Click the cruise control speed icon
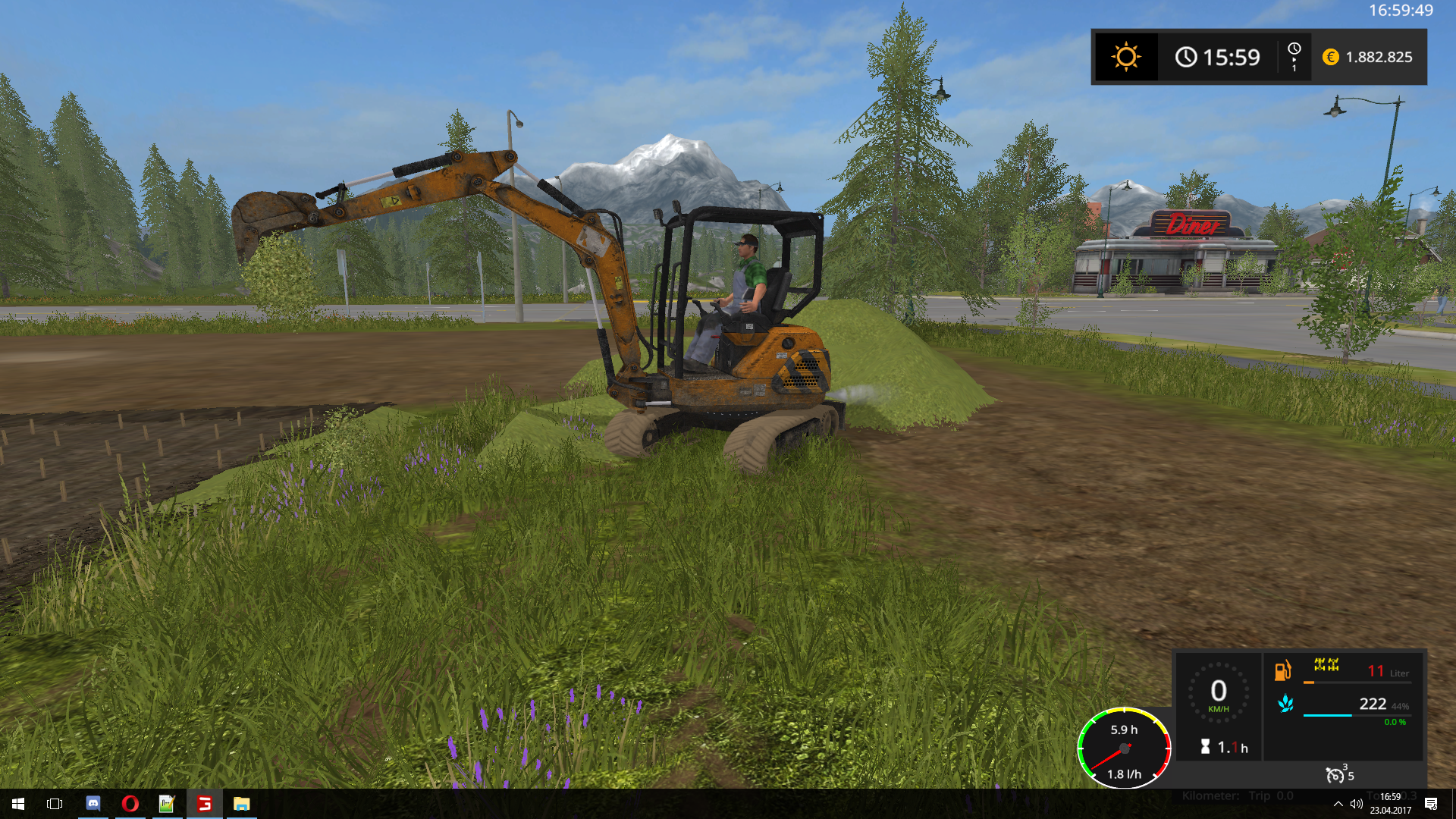This screenshot has width=1456, height=819. [x=1335, y=774]
